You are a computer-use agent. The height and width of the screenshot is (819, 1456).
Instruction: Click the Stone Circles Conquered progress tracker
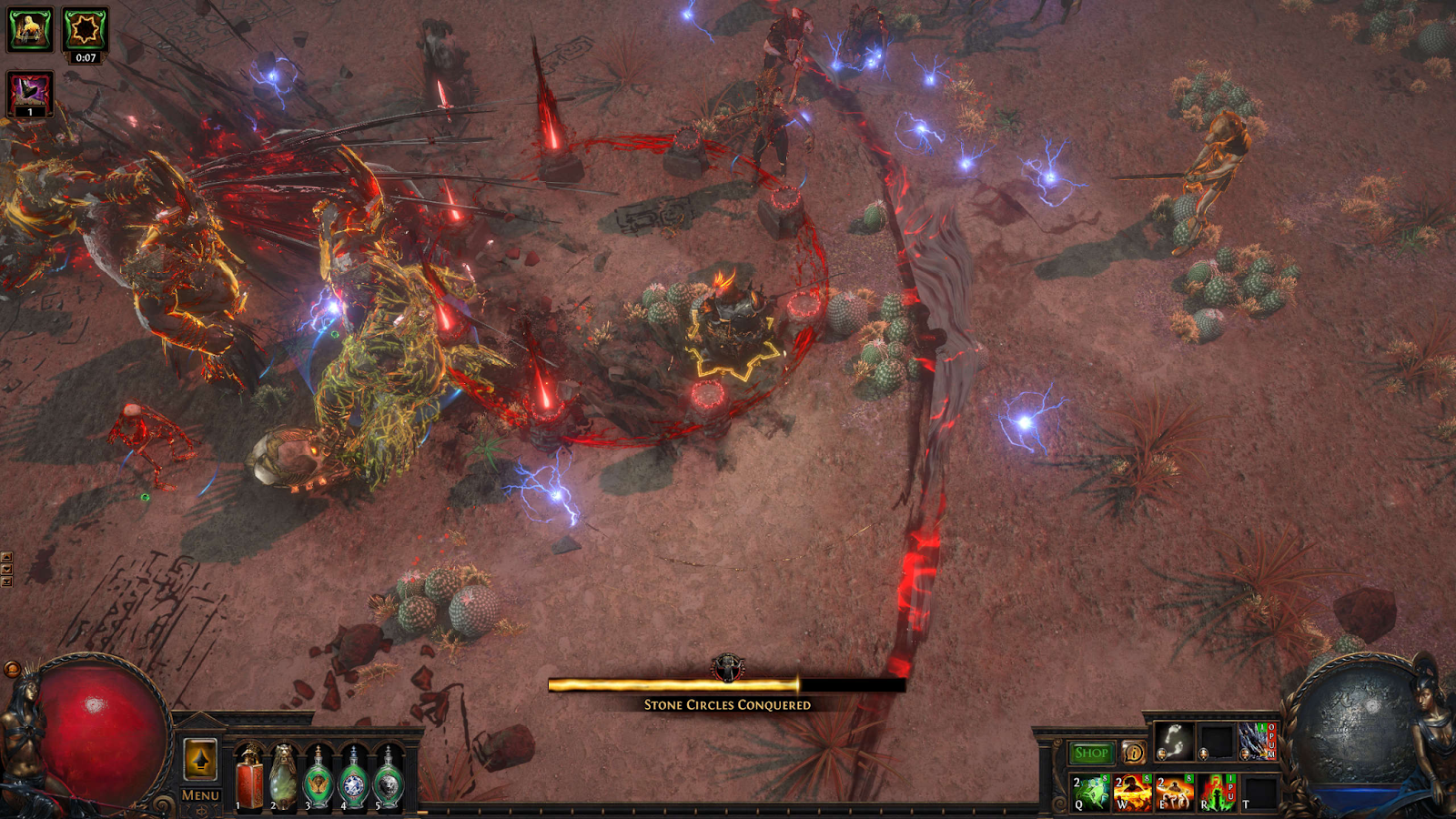coord(726,685)
